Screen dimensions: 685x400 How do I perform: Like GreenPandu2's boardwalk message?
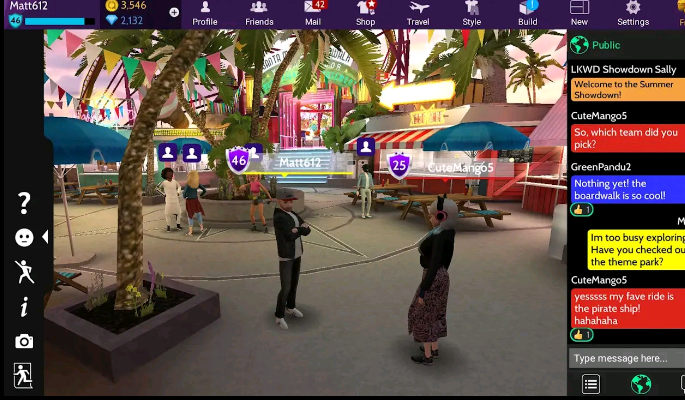pos(582,210)
